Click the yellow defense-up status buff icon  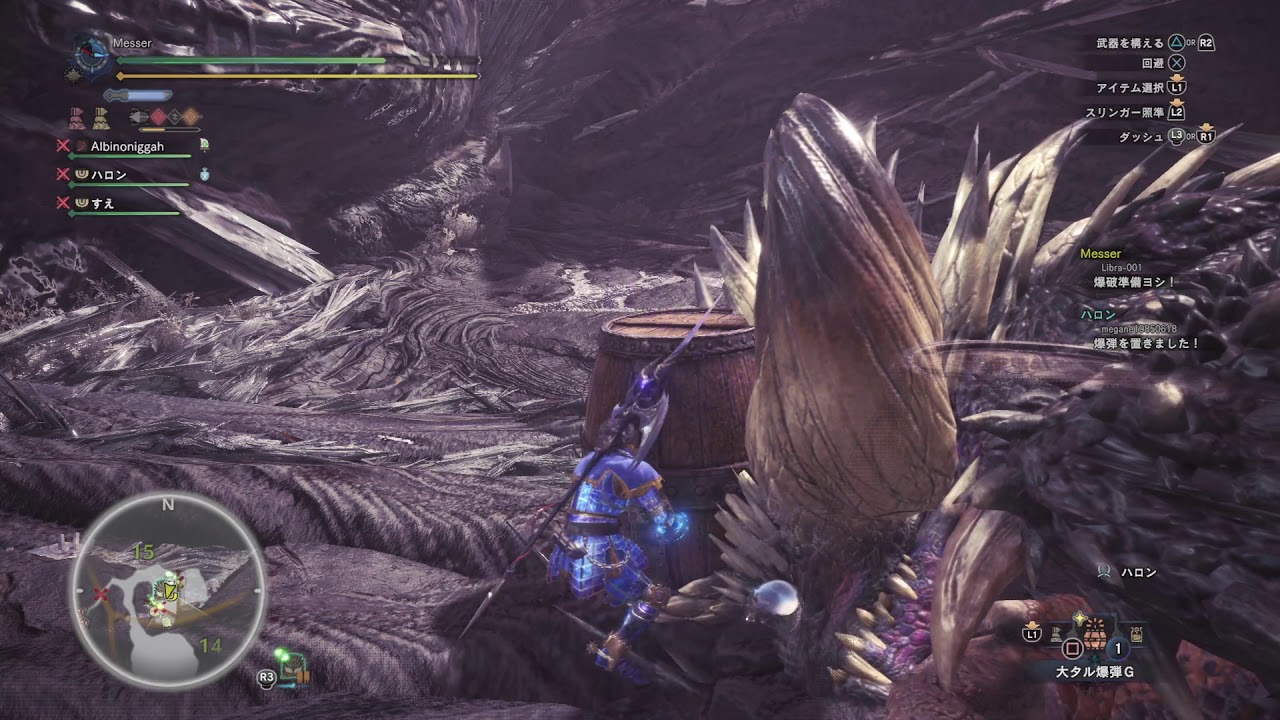pos(102,118)
